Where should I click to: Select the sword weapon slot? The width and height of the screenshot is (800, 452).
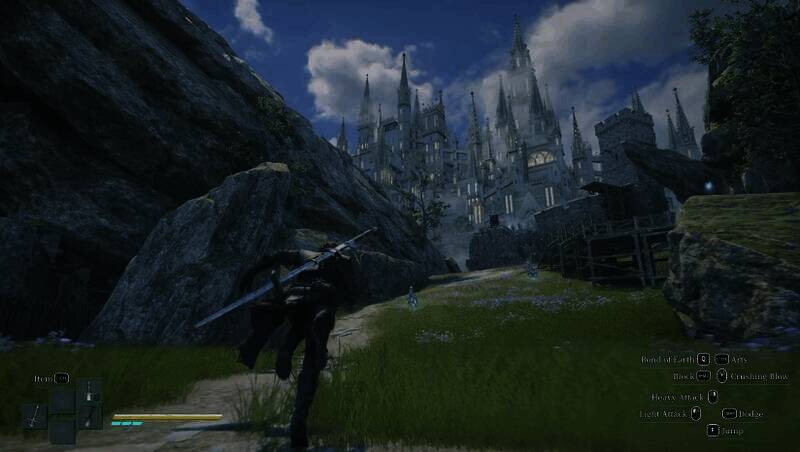34,415
